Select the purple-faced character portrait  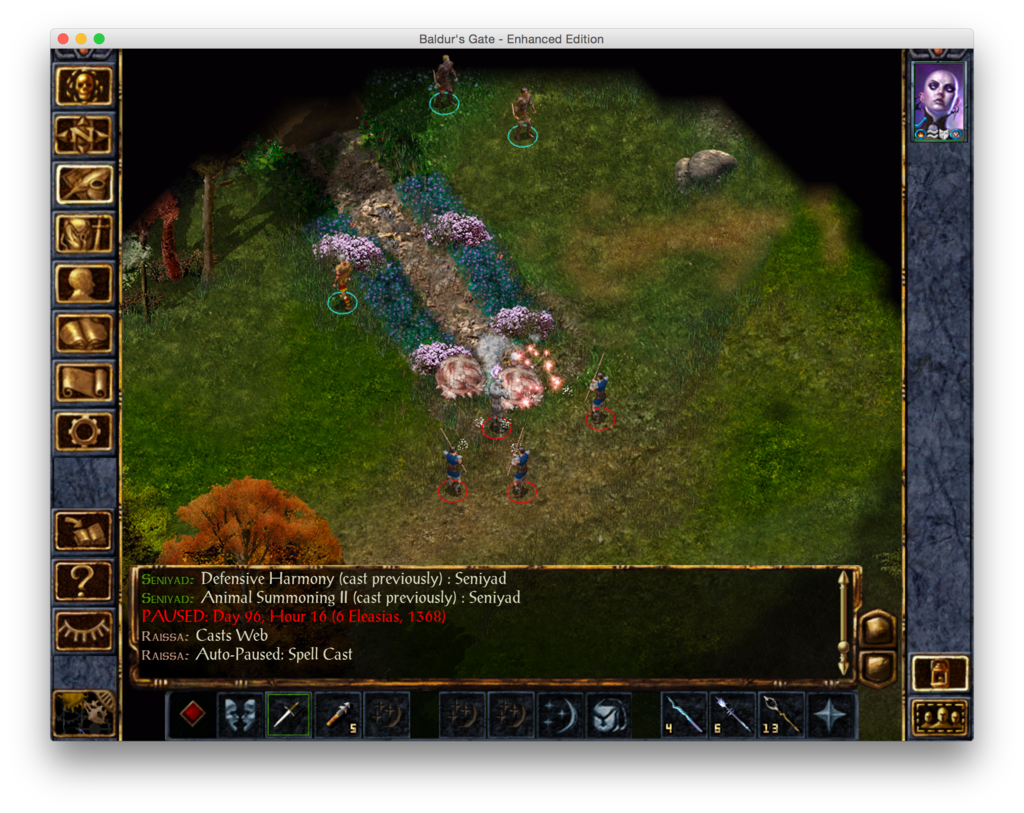click(x=939, y=100)
